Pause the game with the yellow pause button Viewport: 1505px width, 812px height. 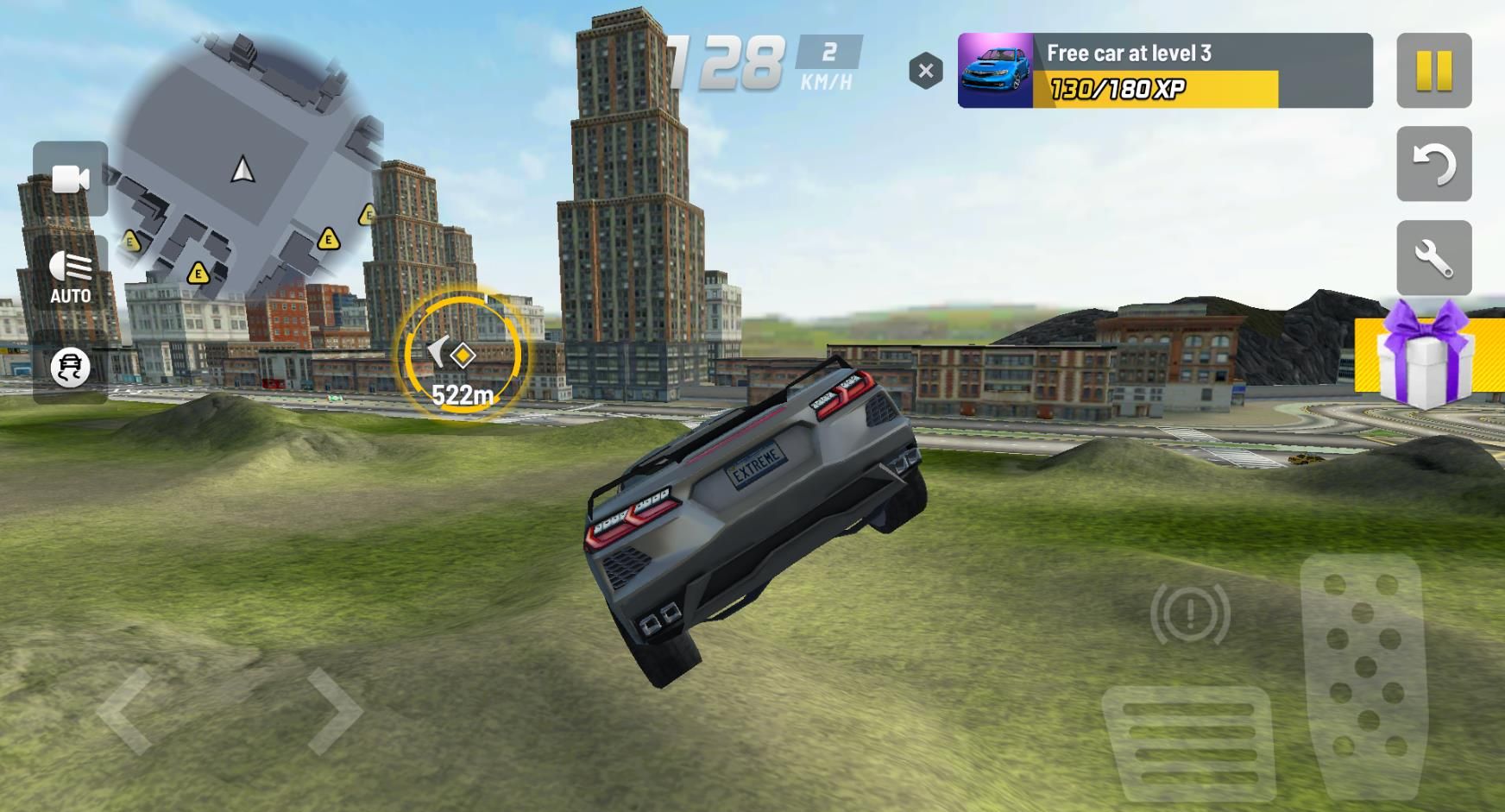(1433, 71)
